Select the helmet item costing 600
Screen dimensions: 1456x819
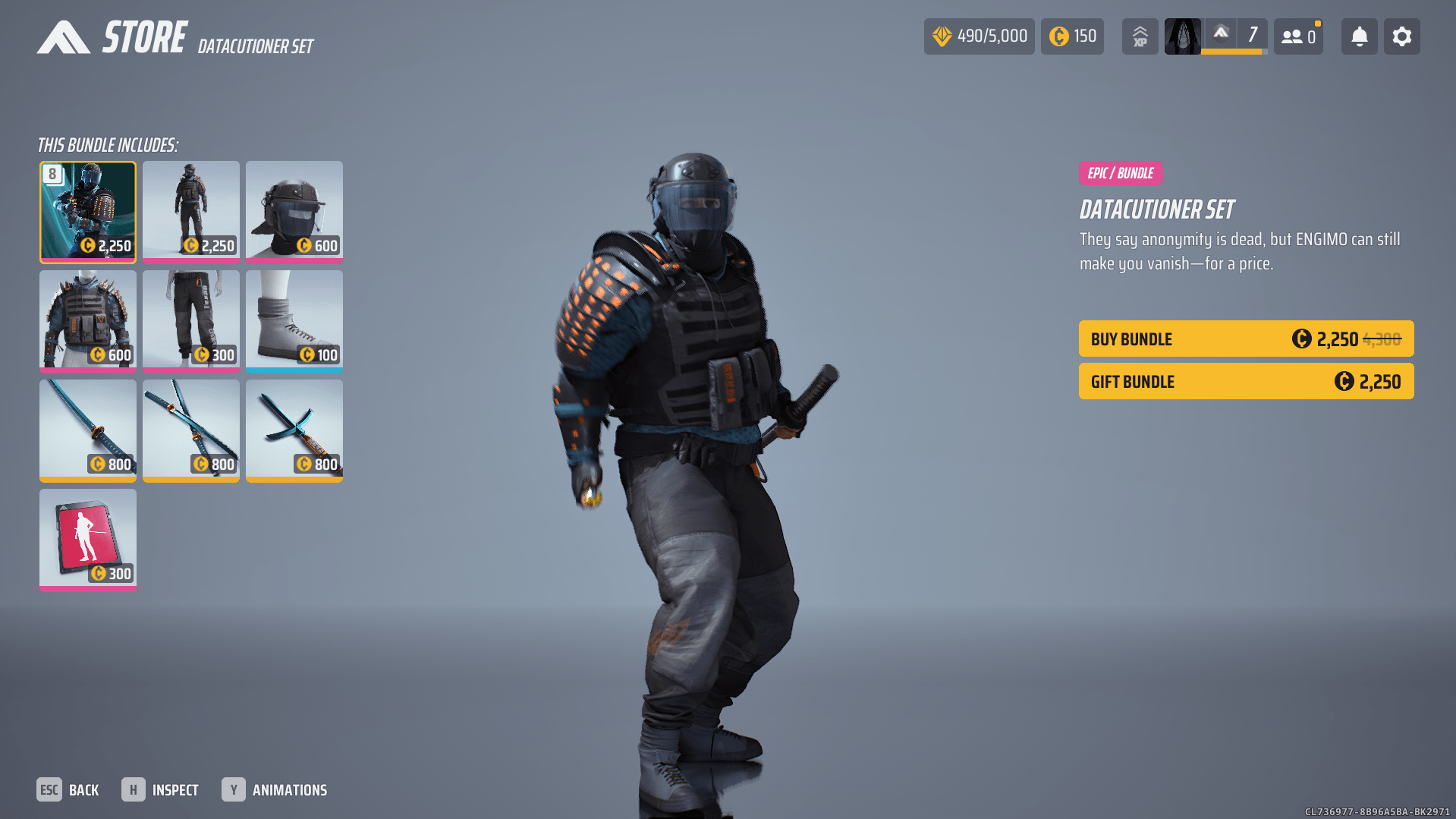pos(294,212)
